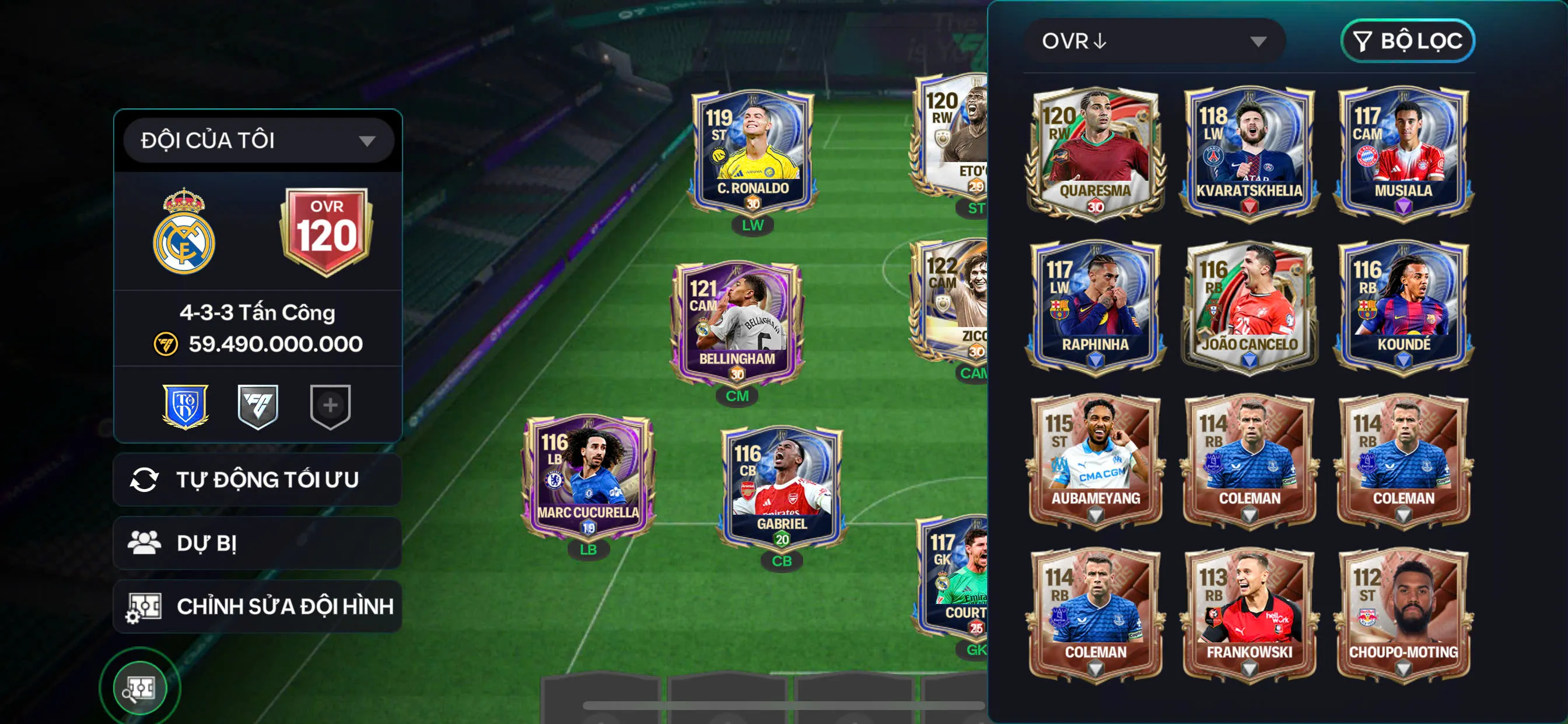
Task: Add a badge in the empty plus slot
Action: pyautogui.click(x=330, y=406)
